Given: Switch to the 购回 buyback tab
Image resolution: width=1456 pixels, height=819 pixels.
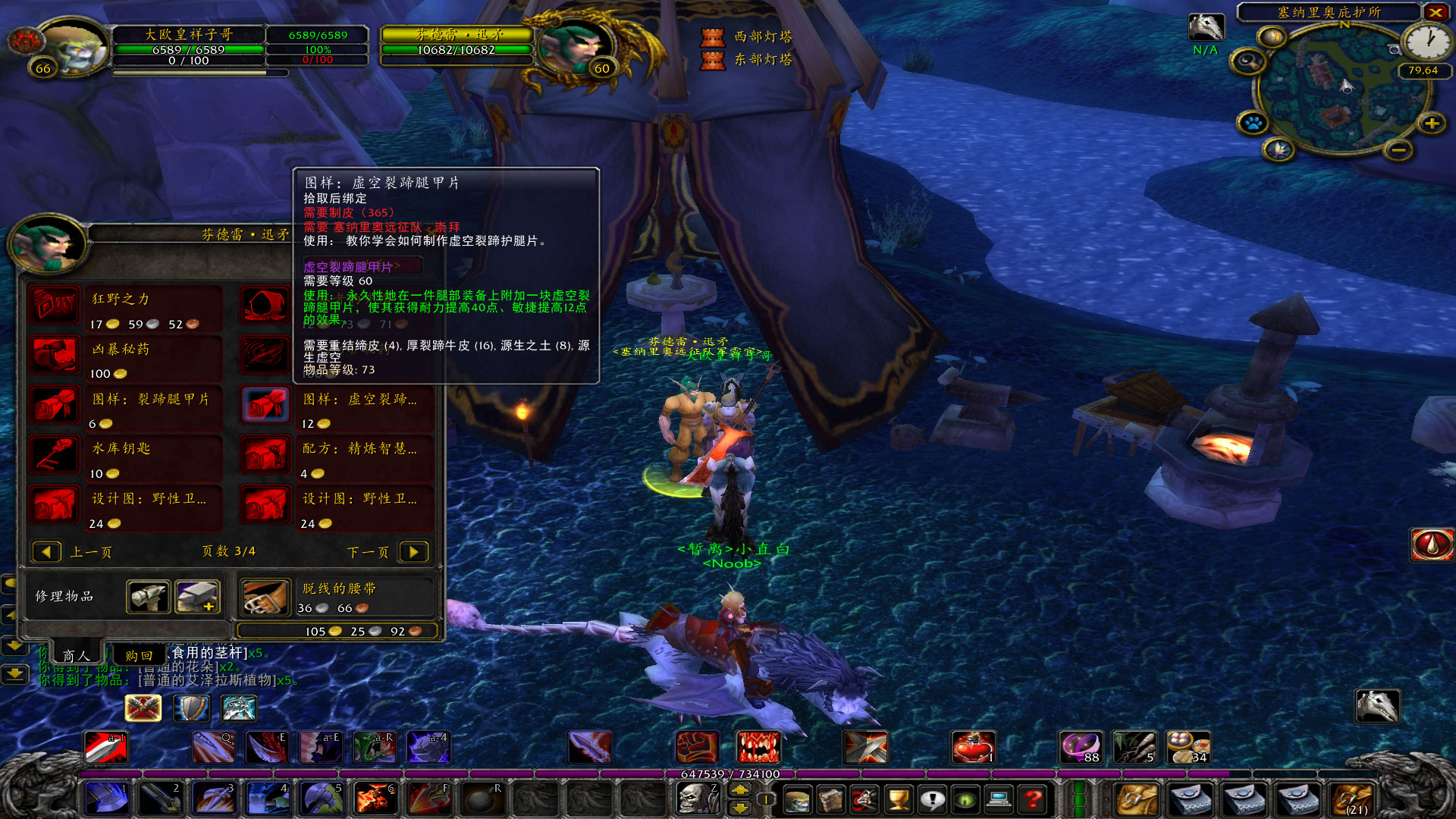Looking at the screenshot, I should (139, 656).
